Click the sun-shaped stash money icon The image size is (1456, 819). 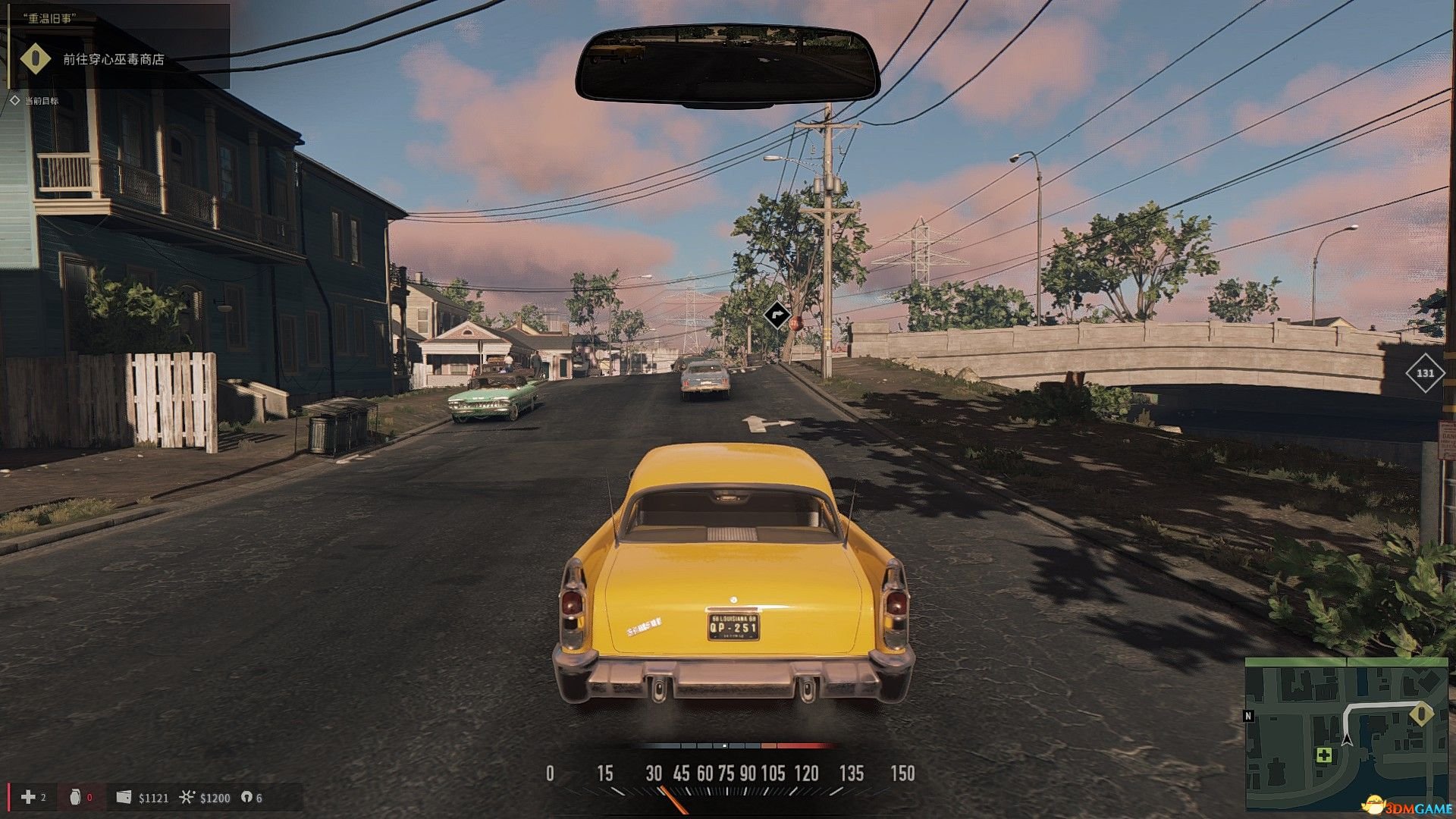pyautogui.click(x=187, y=797)
